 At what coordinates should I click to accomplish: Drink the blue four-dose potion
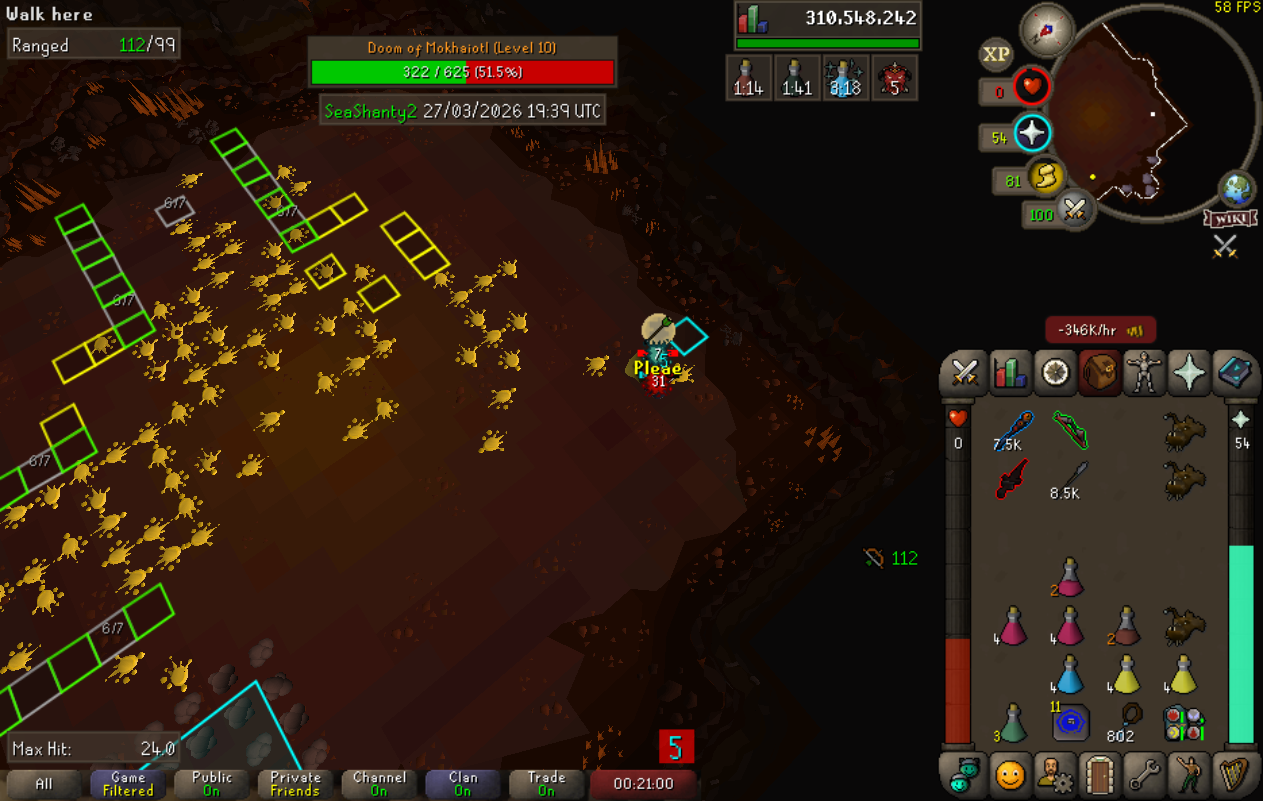(x=1069, y=676)
